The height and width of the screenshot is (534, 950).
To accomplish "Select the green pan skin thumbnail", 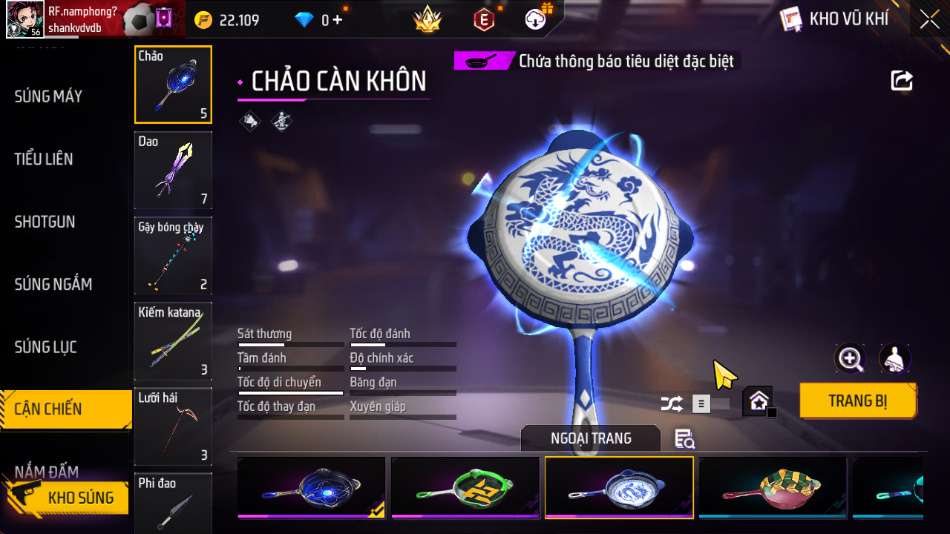I will tap(465, 487).
